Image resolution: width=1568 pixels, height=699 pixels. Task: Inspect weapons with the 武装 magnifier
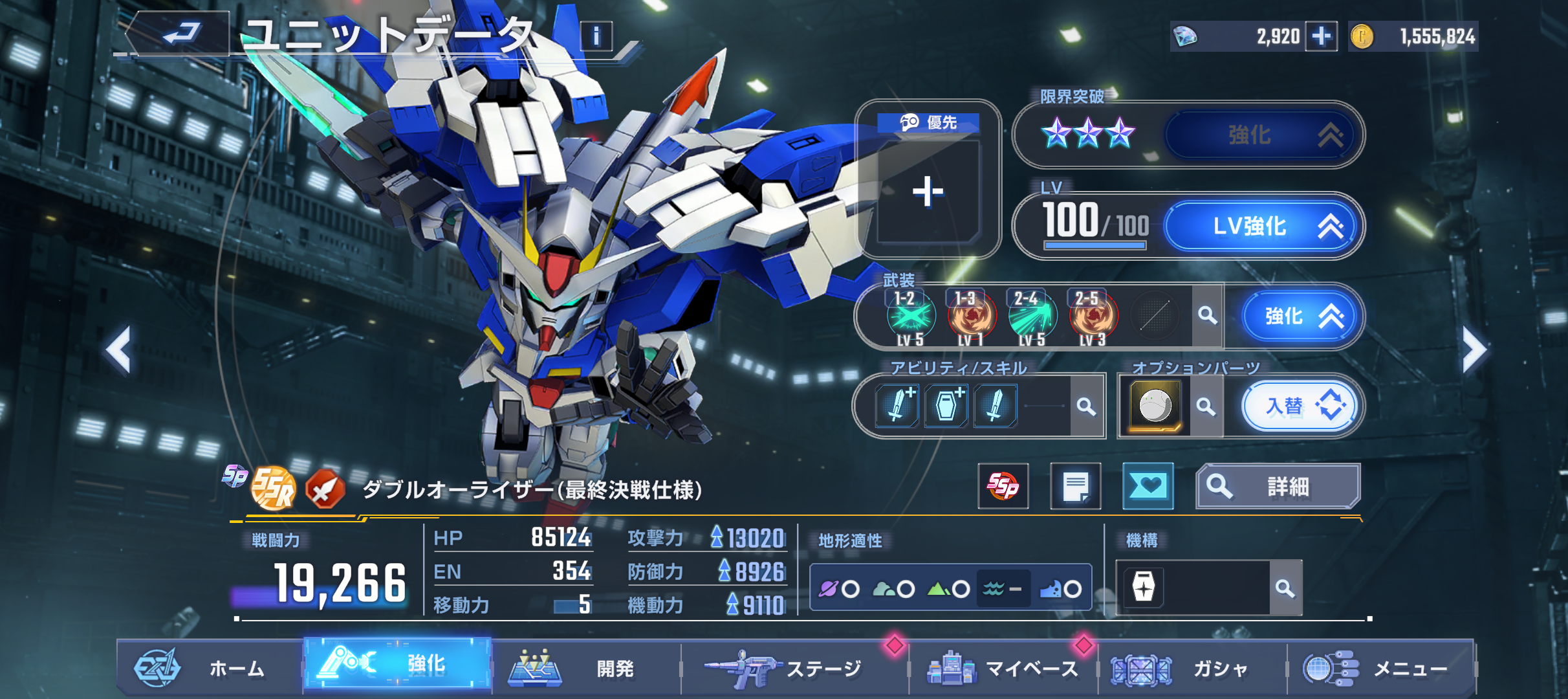[x=1207, y=316]
